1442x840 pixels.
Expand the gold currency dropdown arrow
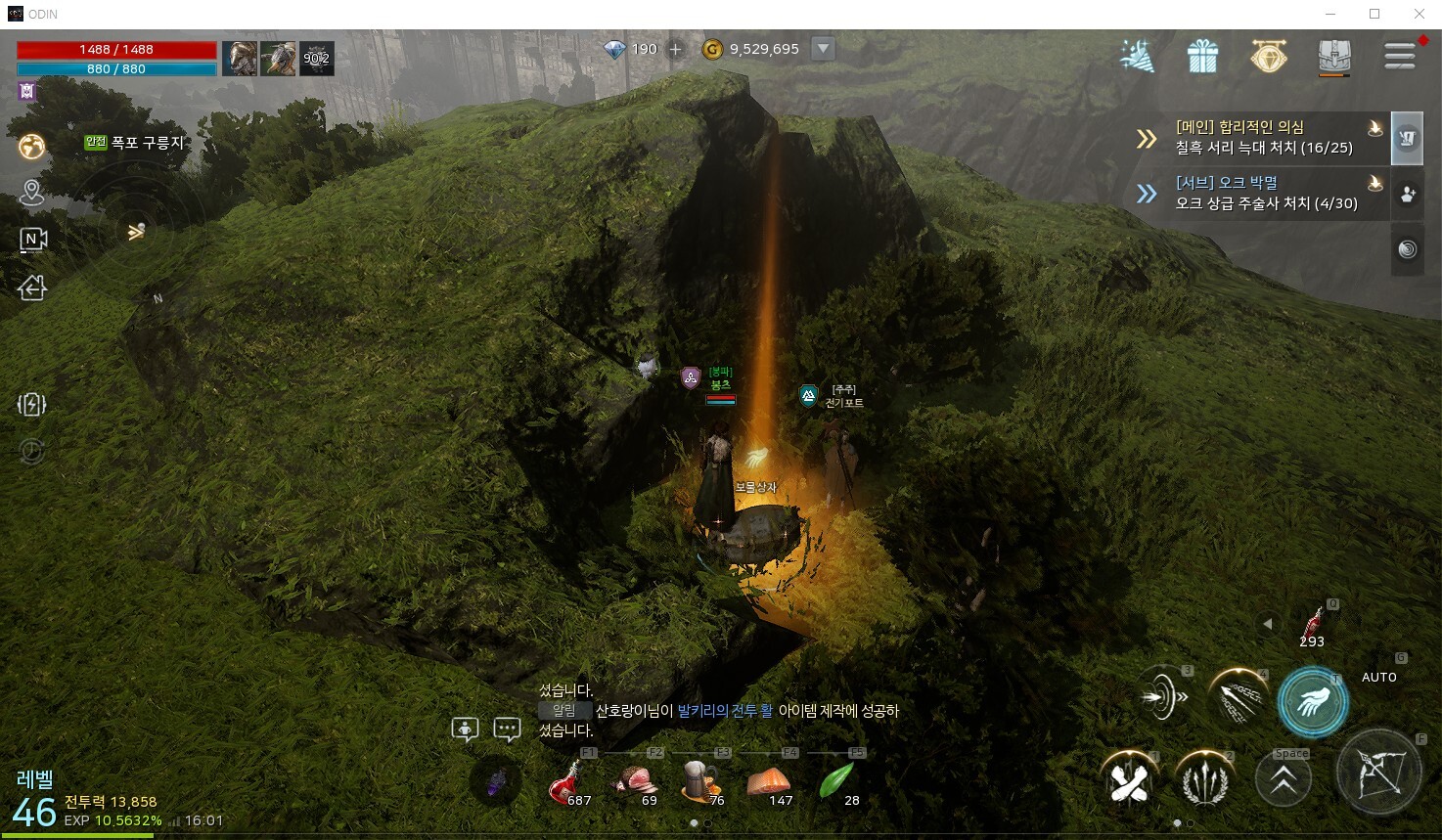pos(824,48)
